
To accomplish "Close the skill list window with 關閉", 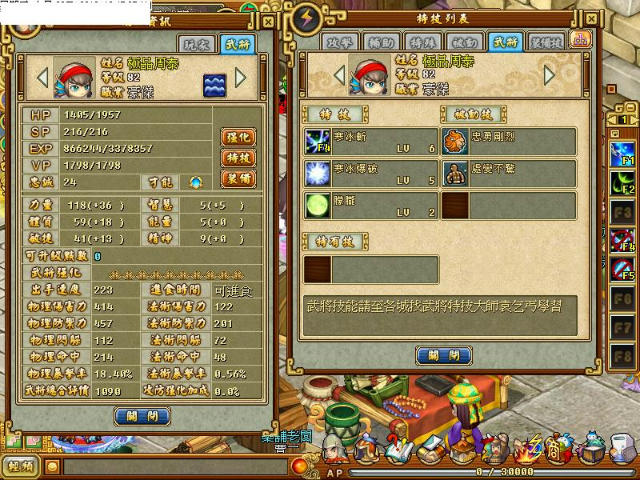I will (x=443, y=355).
